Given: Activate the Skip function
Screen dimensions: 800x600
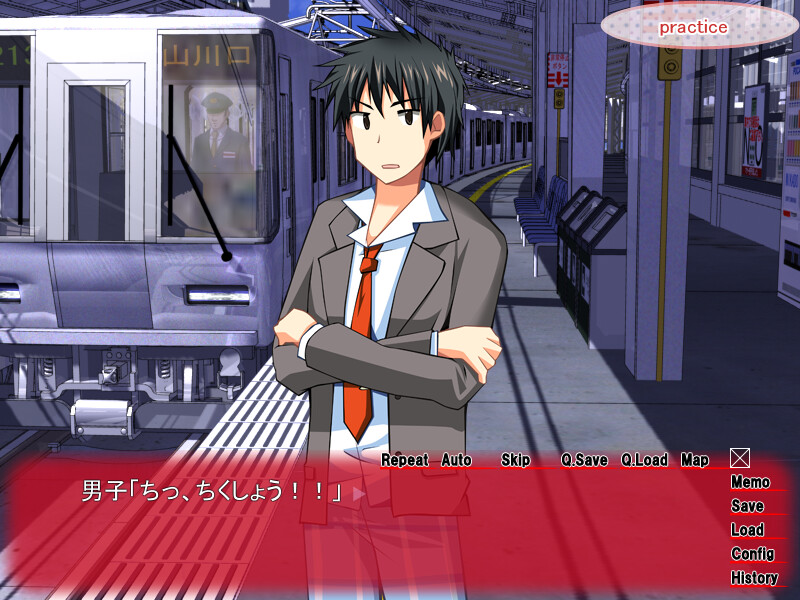Looking at the screenshot, I should tap(515, 460).
